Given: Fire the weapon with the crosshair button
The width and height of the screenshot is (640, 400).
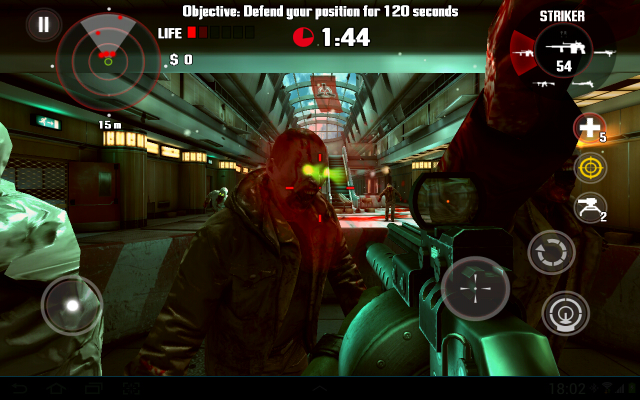Looking at the screenshot, I should click(475, 288).
